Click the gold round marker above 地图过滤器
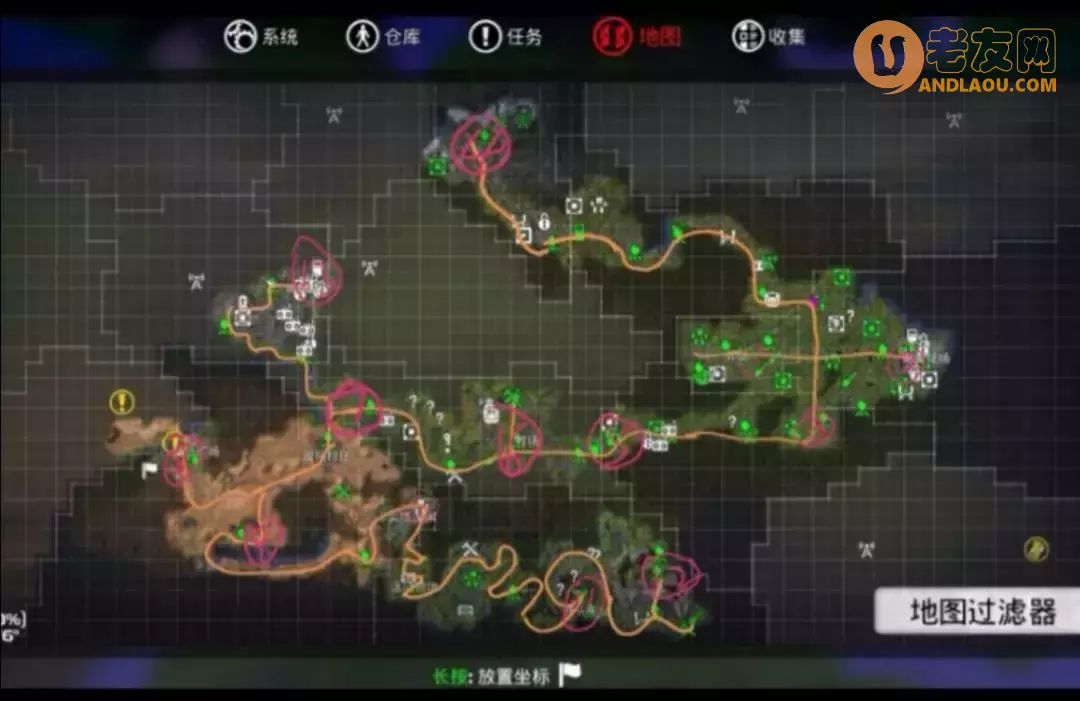Image resolution: width=1080 pixels, height=701 pixels. (x=1036, y=548)
